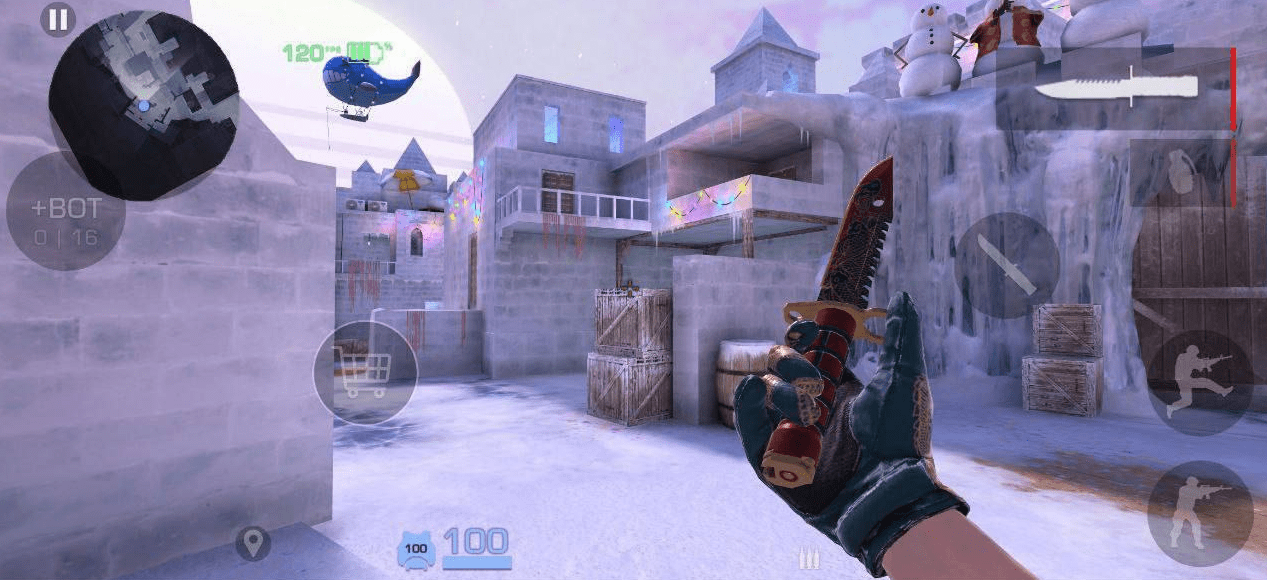Image resolution: width=1267 pixels, height=580 pixels.
Task: Select the grenade slot
Action: [x=1183, y=172]
